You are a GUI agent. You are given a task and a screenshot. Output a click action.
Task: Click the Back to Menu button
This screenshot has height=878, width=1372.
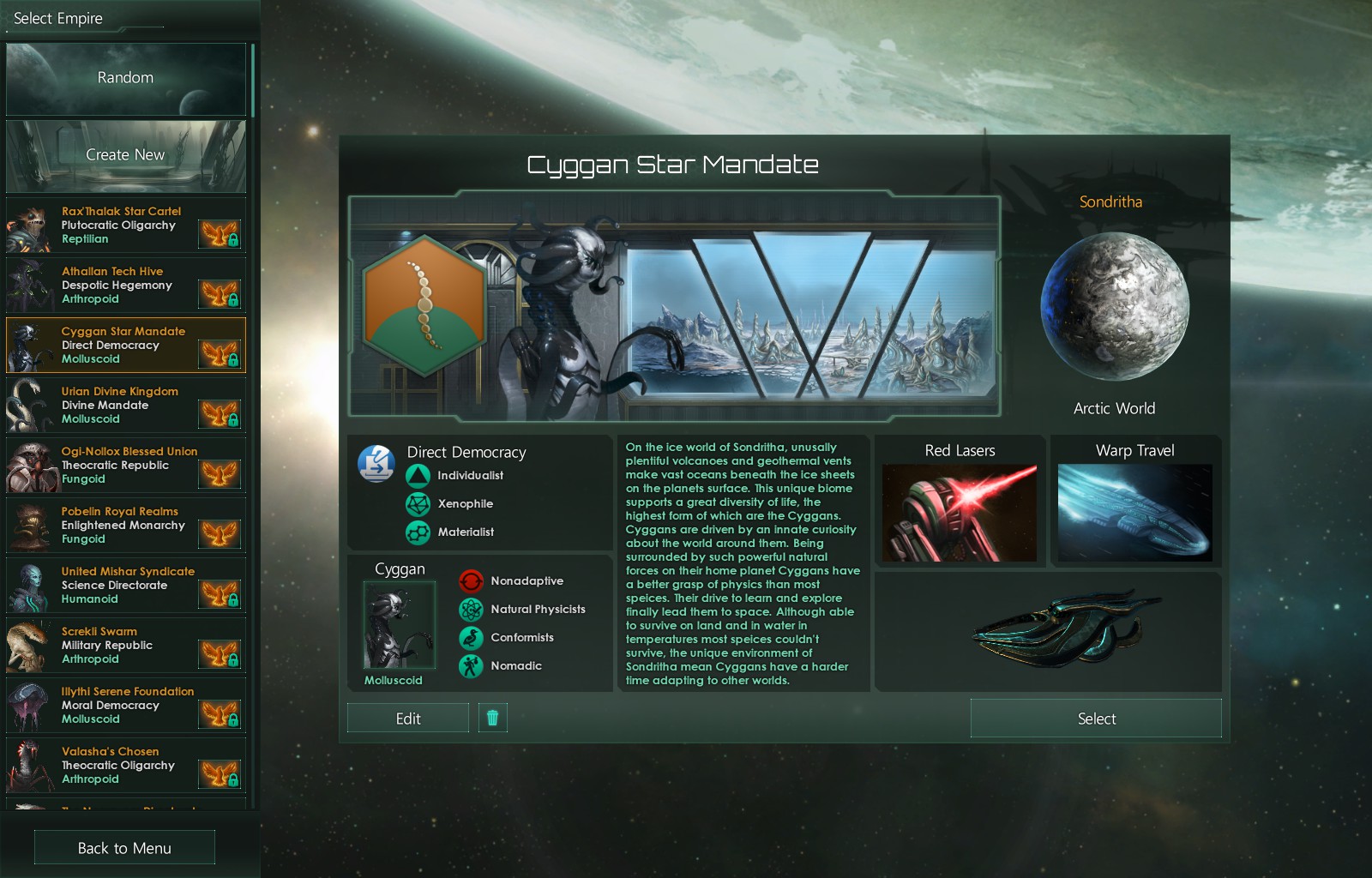point(124,848)
